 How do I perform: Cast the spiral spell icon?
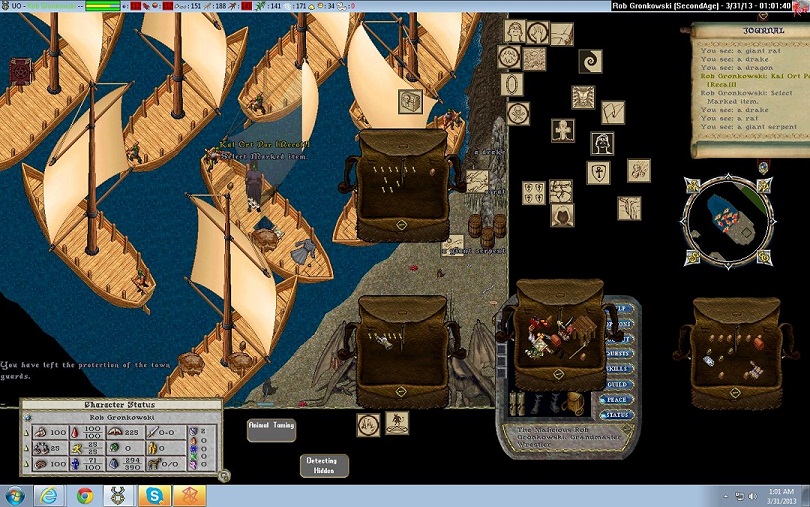tap(590, 61)
